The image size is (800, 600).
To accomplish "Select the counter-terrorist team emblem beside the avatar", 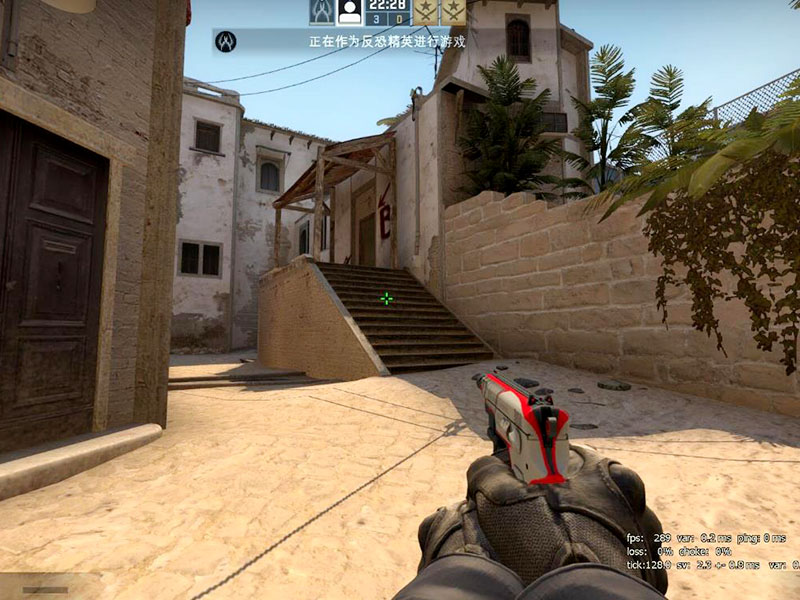I will pos(321,11).
